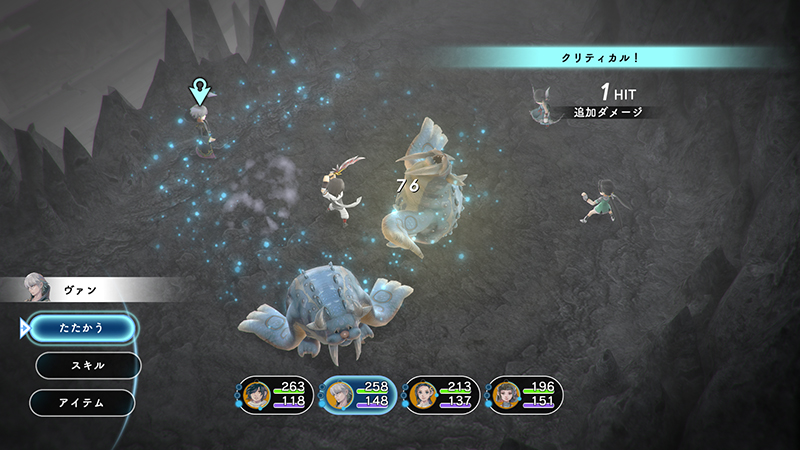Viewport: 800px width, 450px height.
Task: Select party member panel with 213 HP
Action: click(442, 395)
